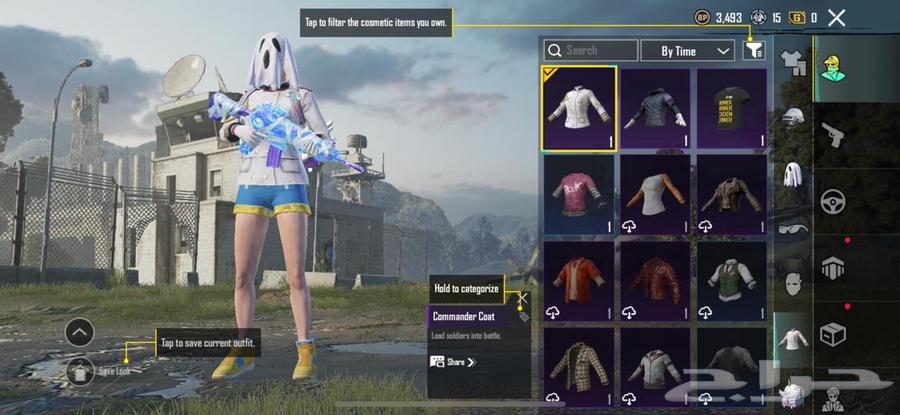Image resolution: width=900 pixels, height=415 pixels.
Task: Select the glasses eyewear category
Action: (x=793, y=226)
